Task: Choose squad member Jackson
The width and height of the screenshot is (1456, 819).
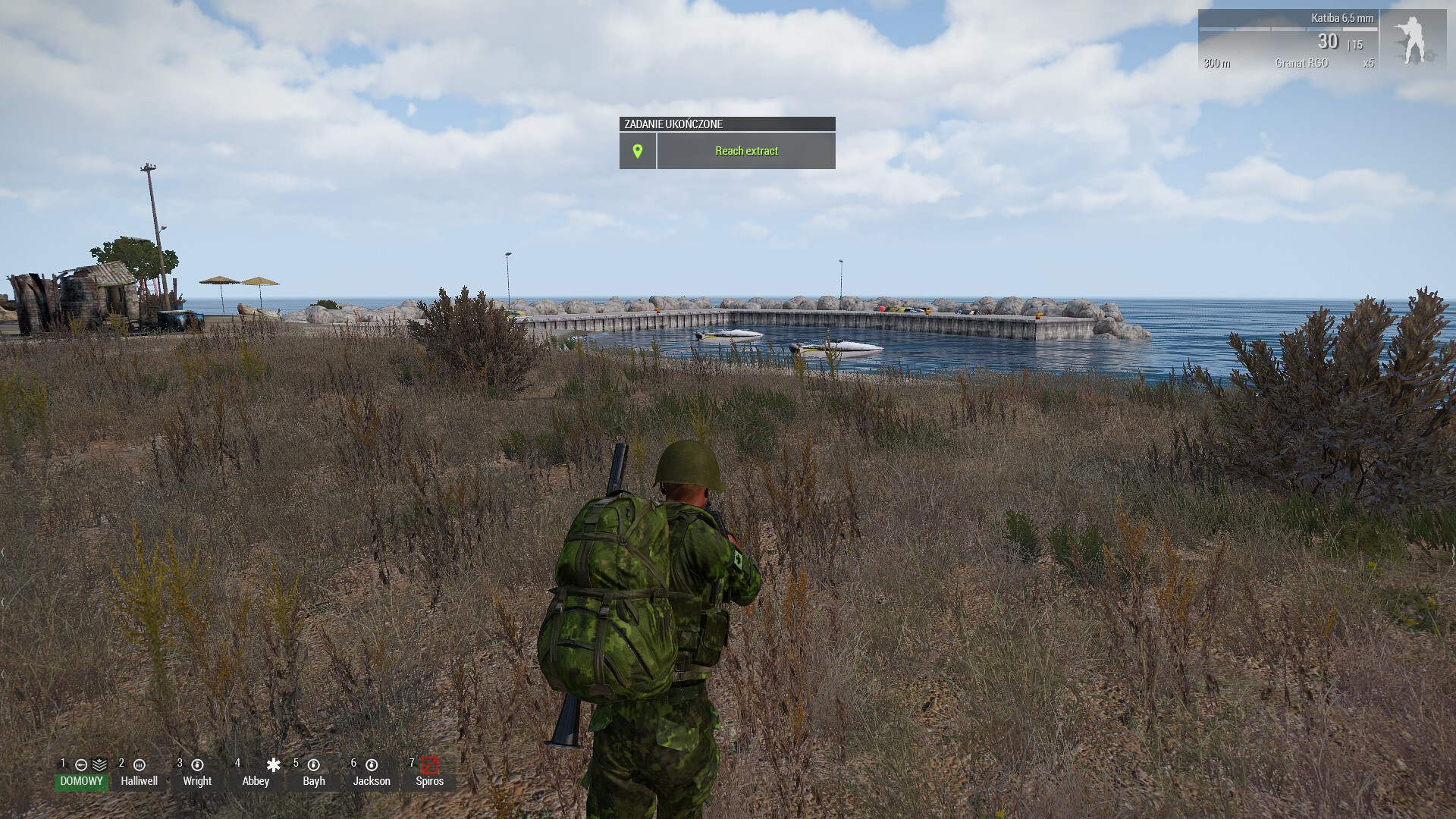Action: (x=372, y=780)
